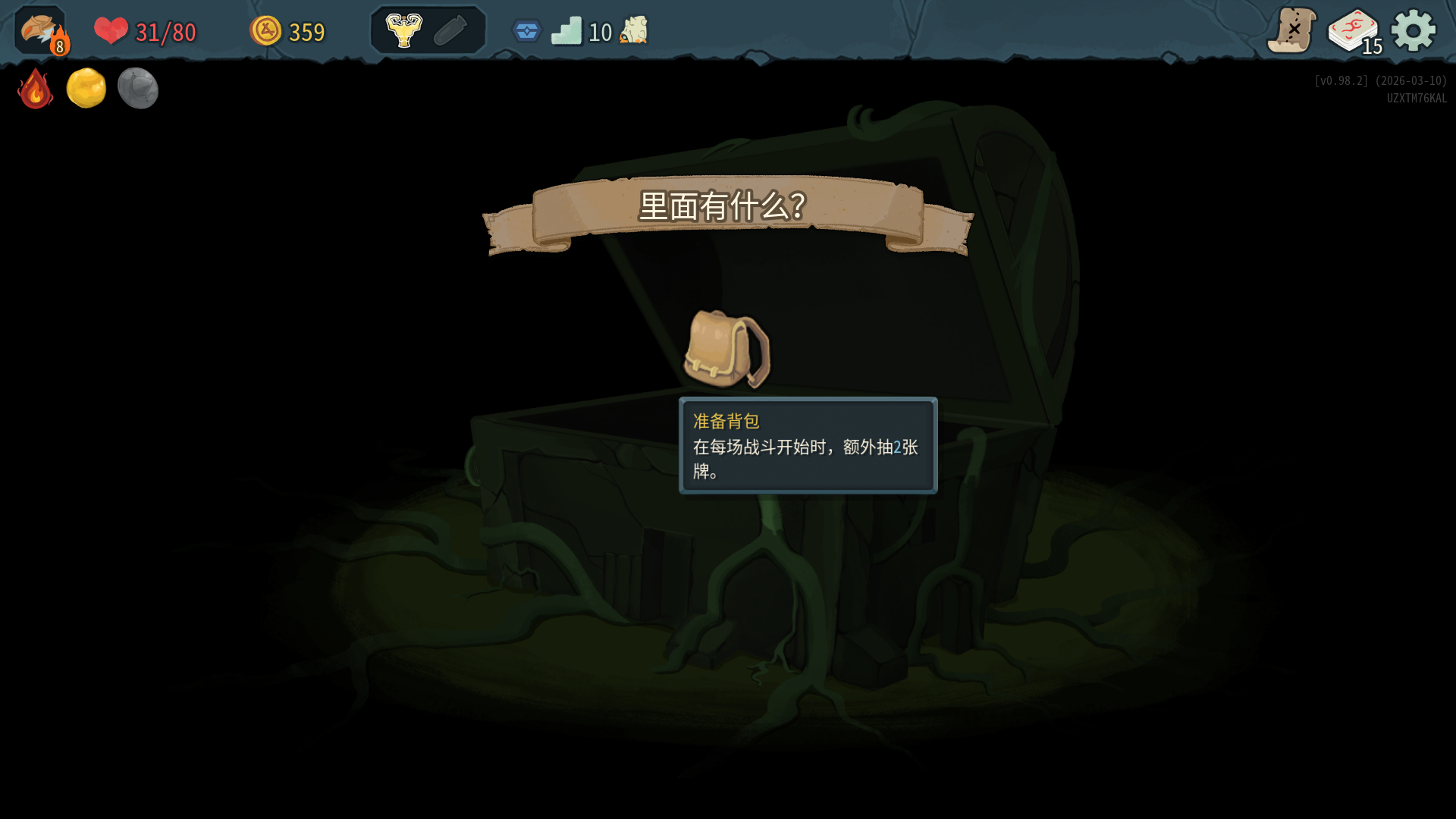Inspect the golden nugget relic
The width and height of the screenshot is (1456, 819).
click(86, 89)
